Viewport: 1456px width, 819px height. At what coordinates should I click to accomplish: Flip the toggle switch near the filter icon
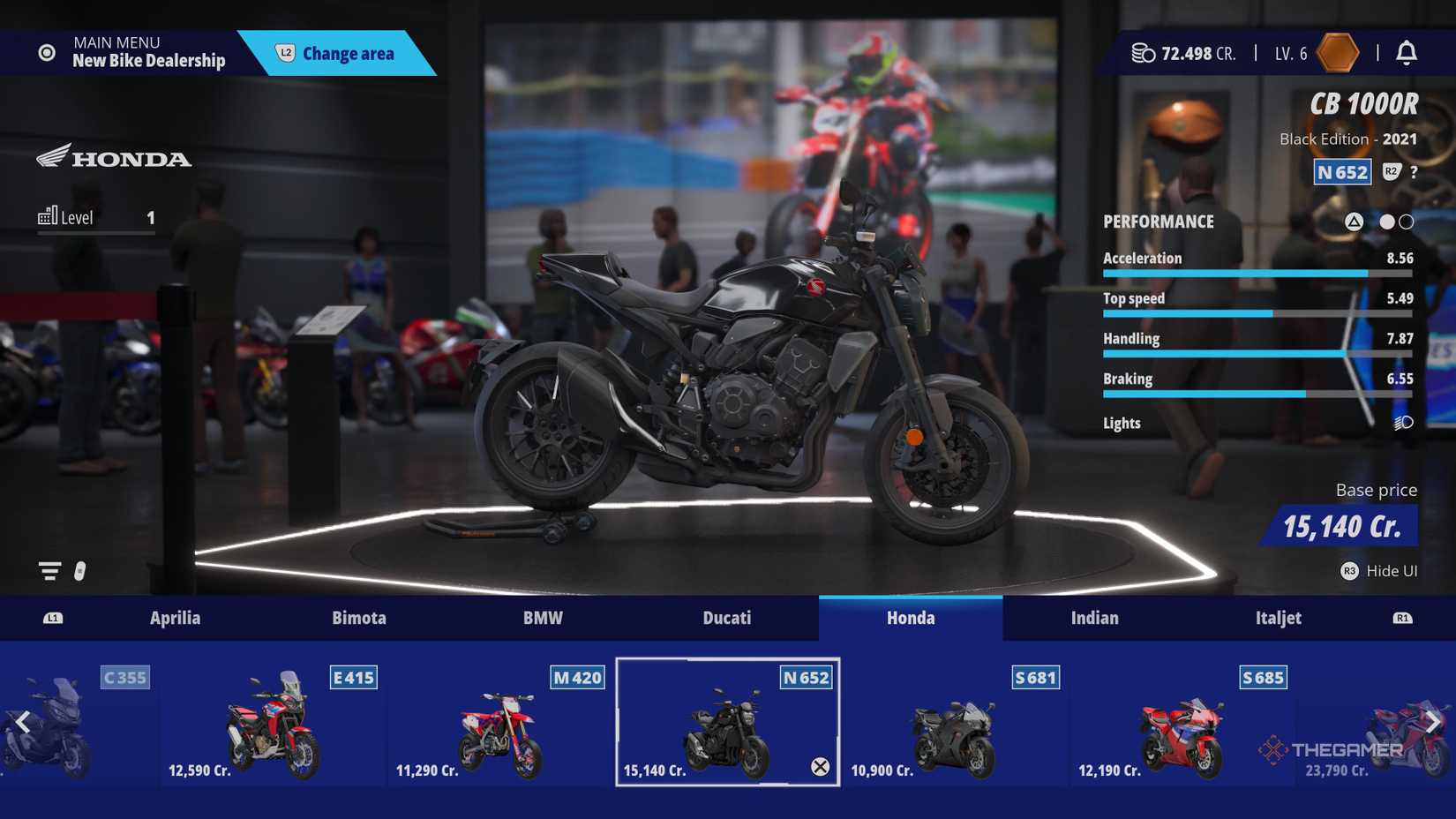coord(79,571)
